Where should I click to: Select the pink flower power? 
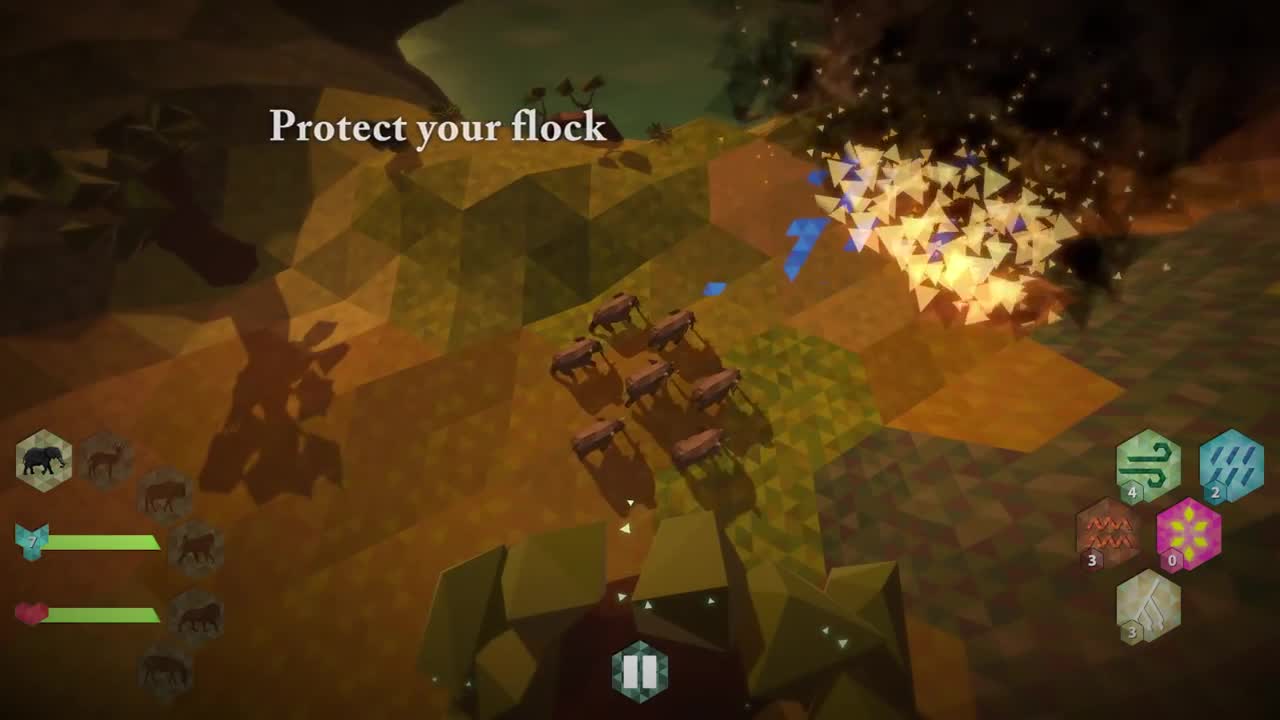[1189, 532]
